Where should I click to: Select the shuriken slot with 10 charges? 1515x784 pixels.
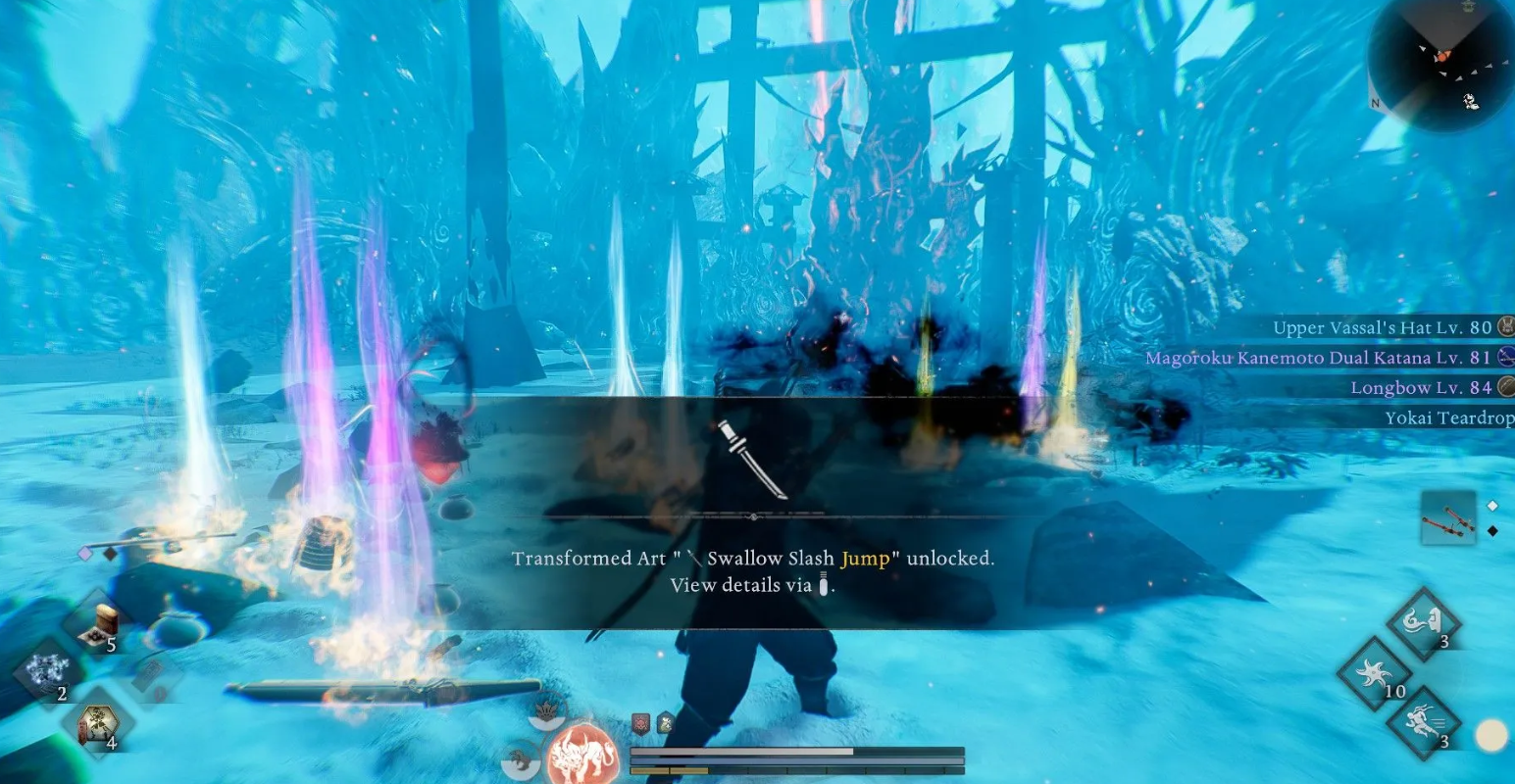[x=1375, y=674]
